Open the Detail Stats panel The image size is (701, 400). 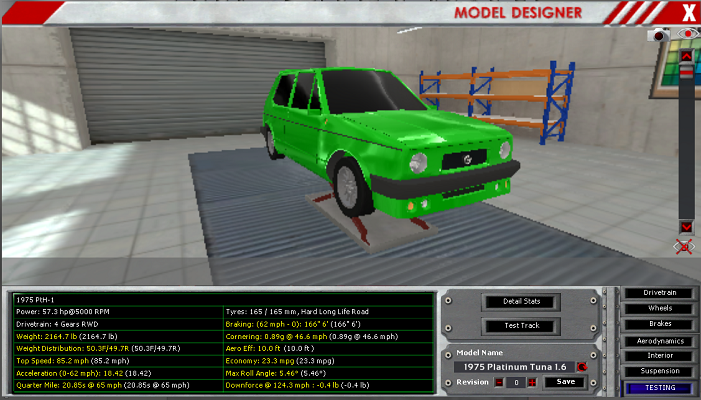[519, 301]
